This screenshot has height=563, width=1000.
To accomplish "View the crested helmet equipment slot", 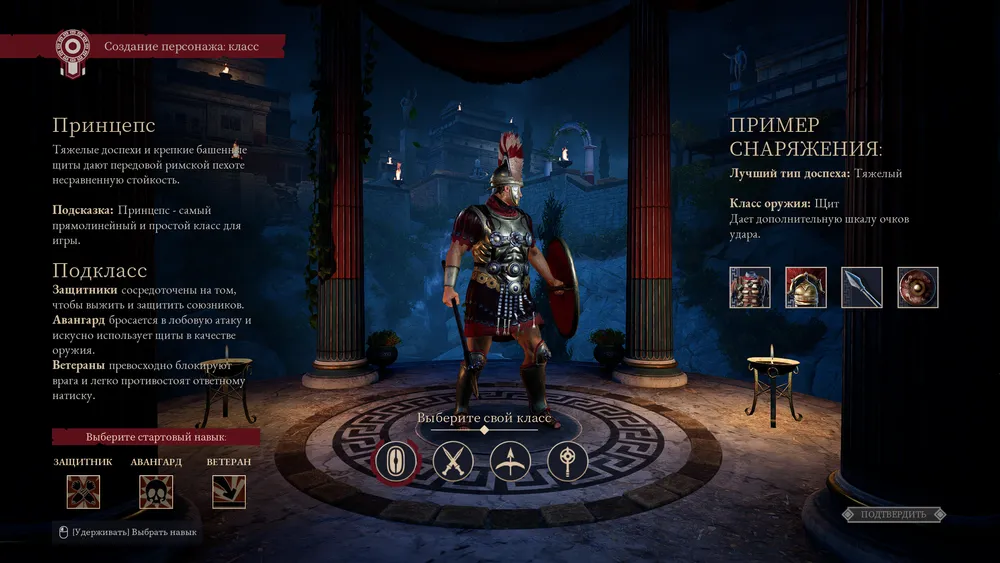I will [x=806, y=287].
